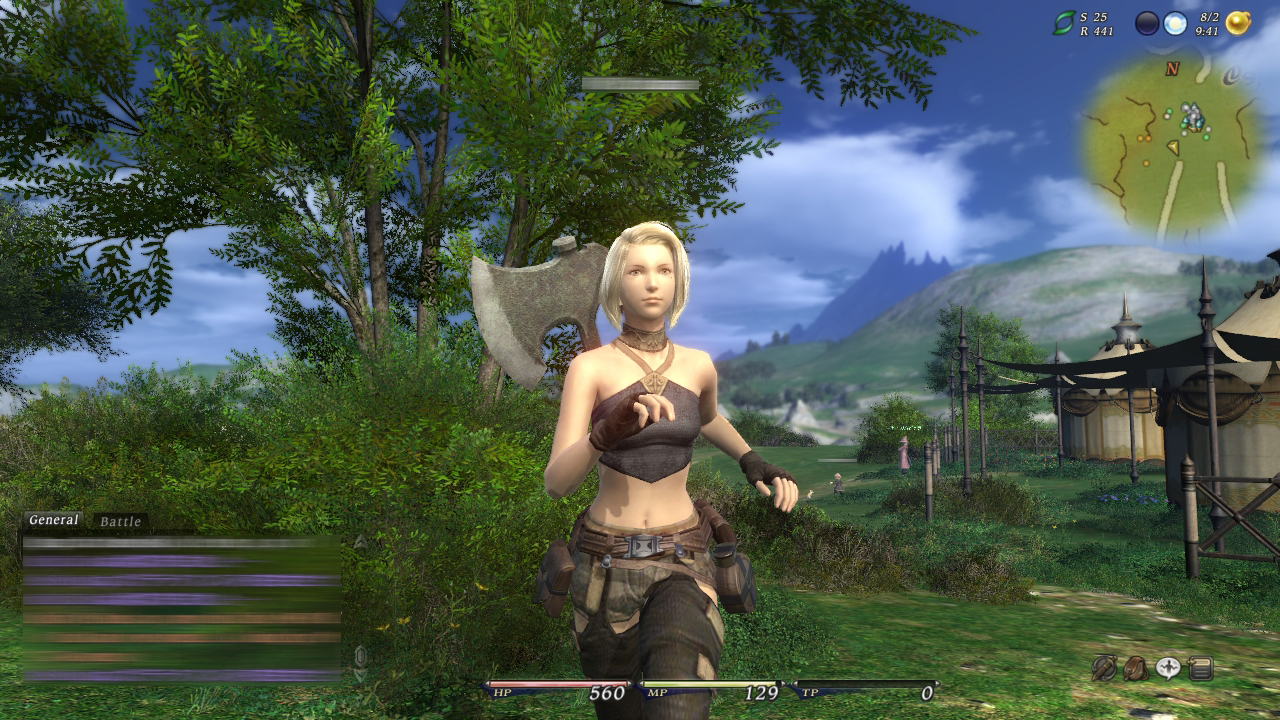Click the golden orb icon
1280x720 pixels.
pyautogui.click(x=1238, y=23)
